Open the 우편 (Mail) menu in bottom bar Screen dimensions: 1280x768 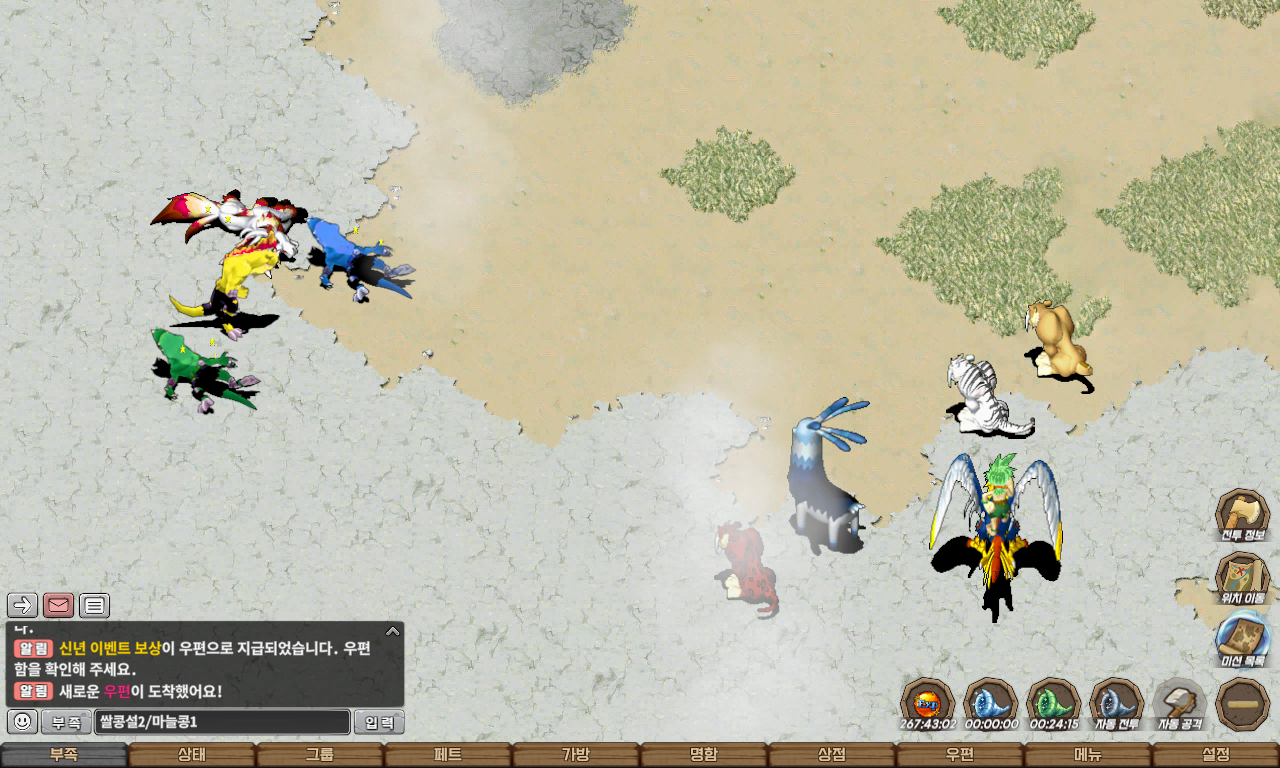tap(960, 755)
